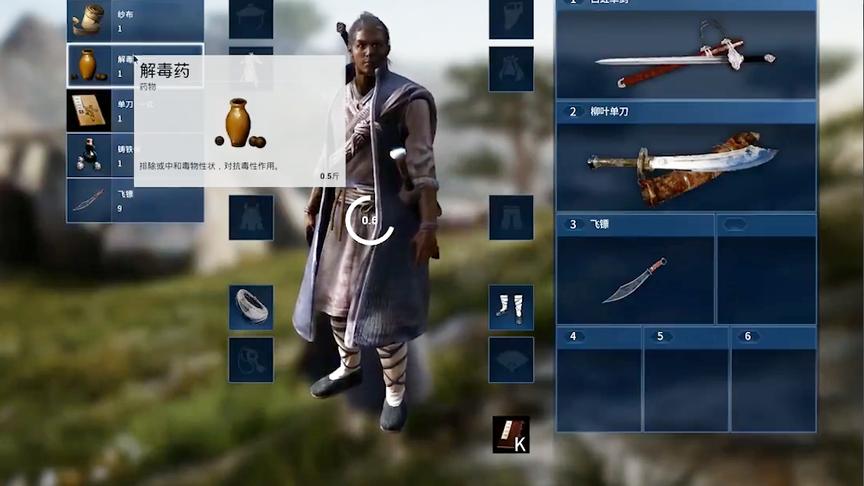Open the empty pants equipment slot
Screen dimensions: 864x486
click(x=511, y=217)
